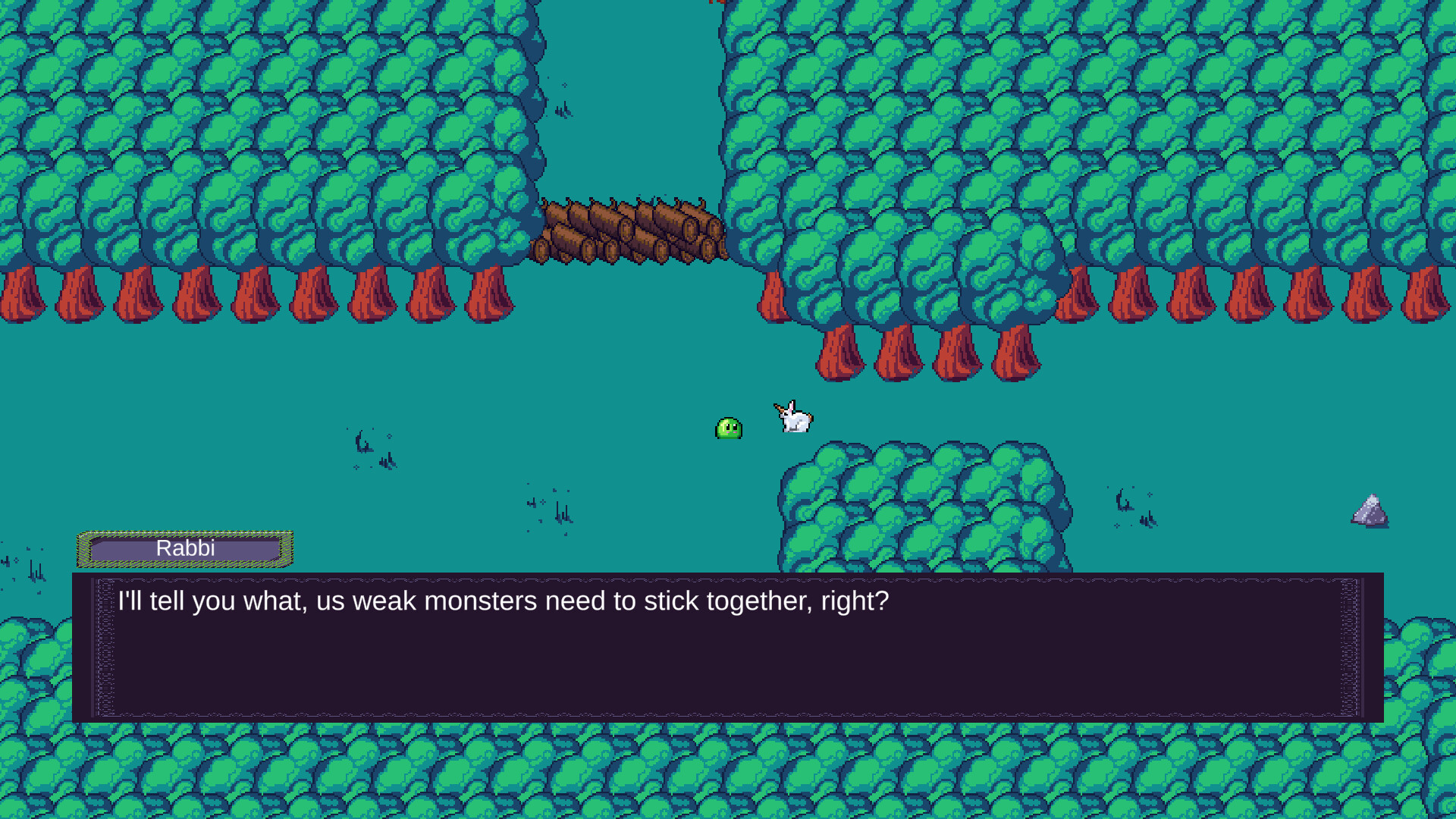The width and height of the screenshot is (1456, 819).
Task: Click the sentence about weak monsters sticking together
Action: click(503, 601)
